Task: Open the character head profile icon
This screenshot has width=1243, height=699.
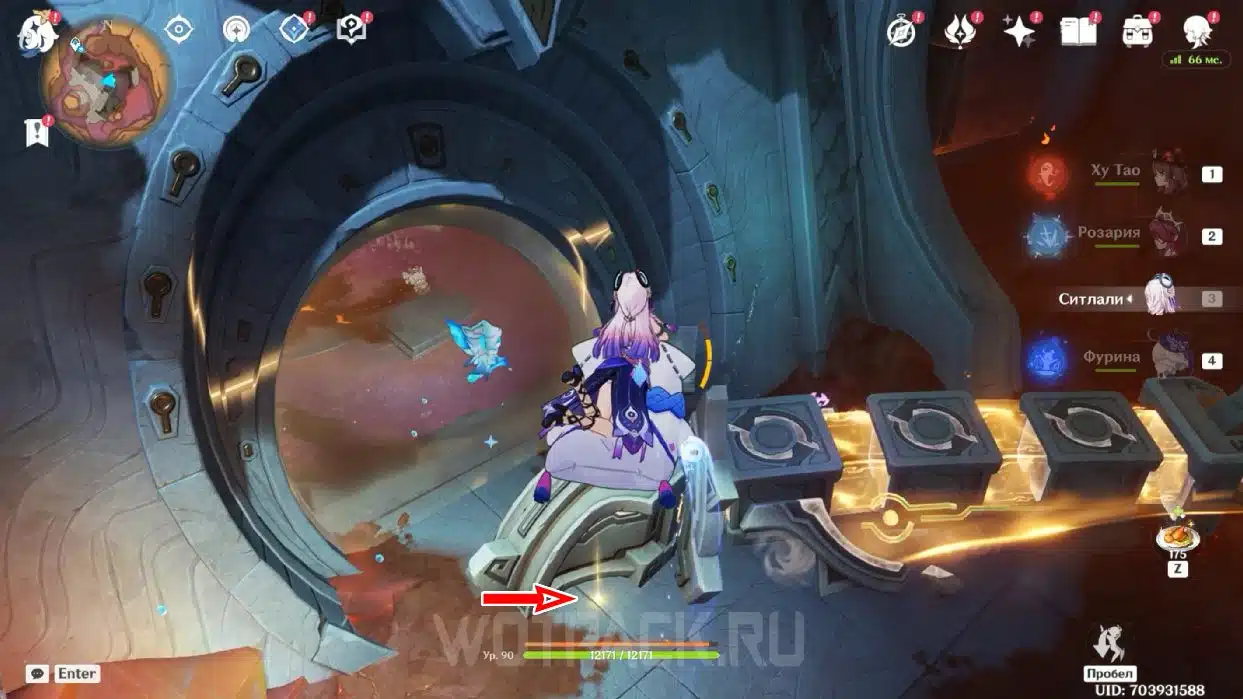Action: pos(1195,31)
